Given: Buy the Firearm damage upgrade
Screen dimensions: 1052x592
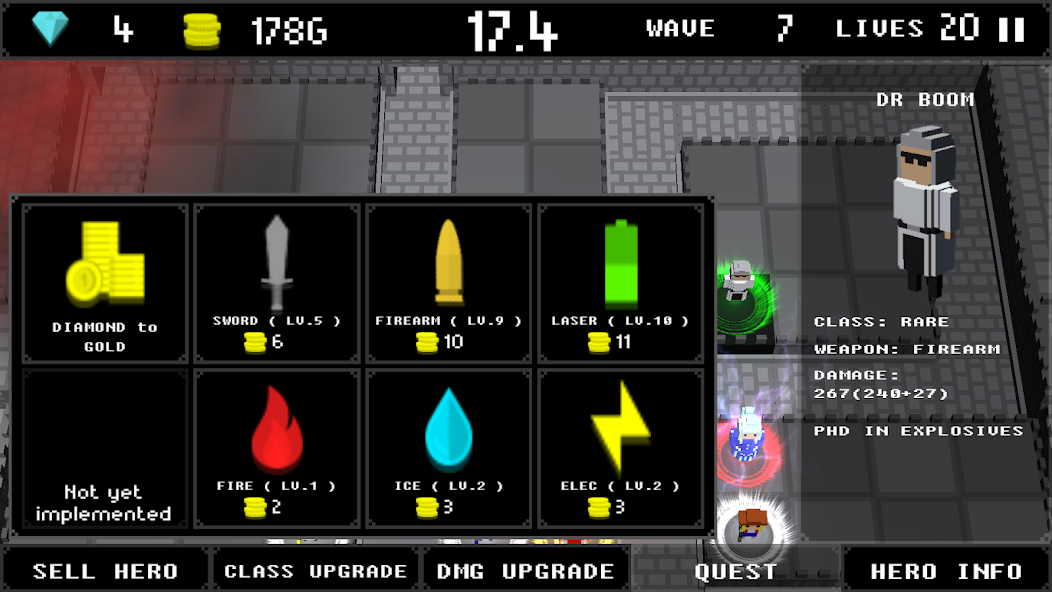Looking at the screenshot, I should pyautogui.click(x=448, y=283).
